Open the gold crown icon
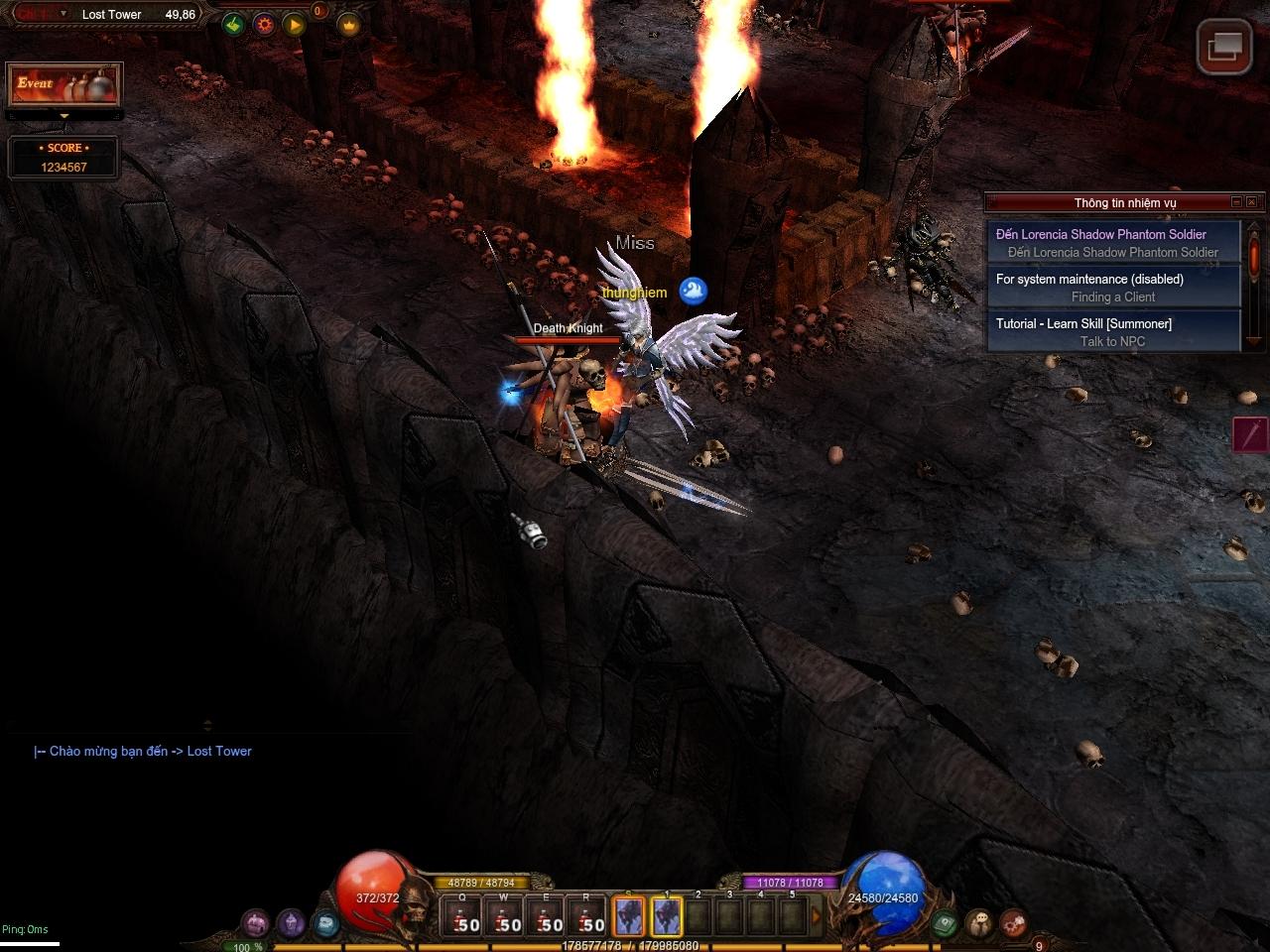The height and width of the screenshot is (952, 1270). [x=348, y=25]
